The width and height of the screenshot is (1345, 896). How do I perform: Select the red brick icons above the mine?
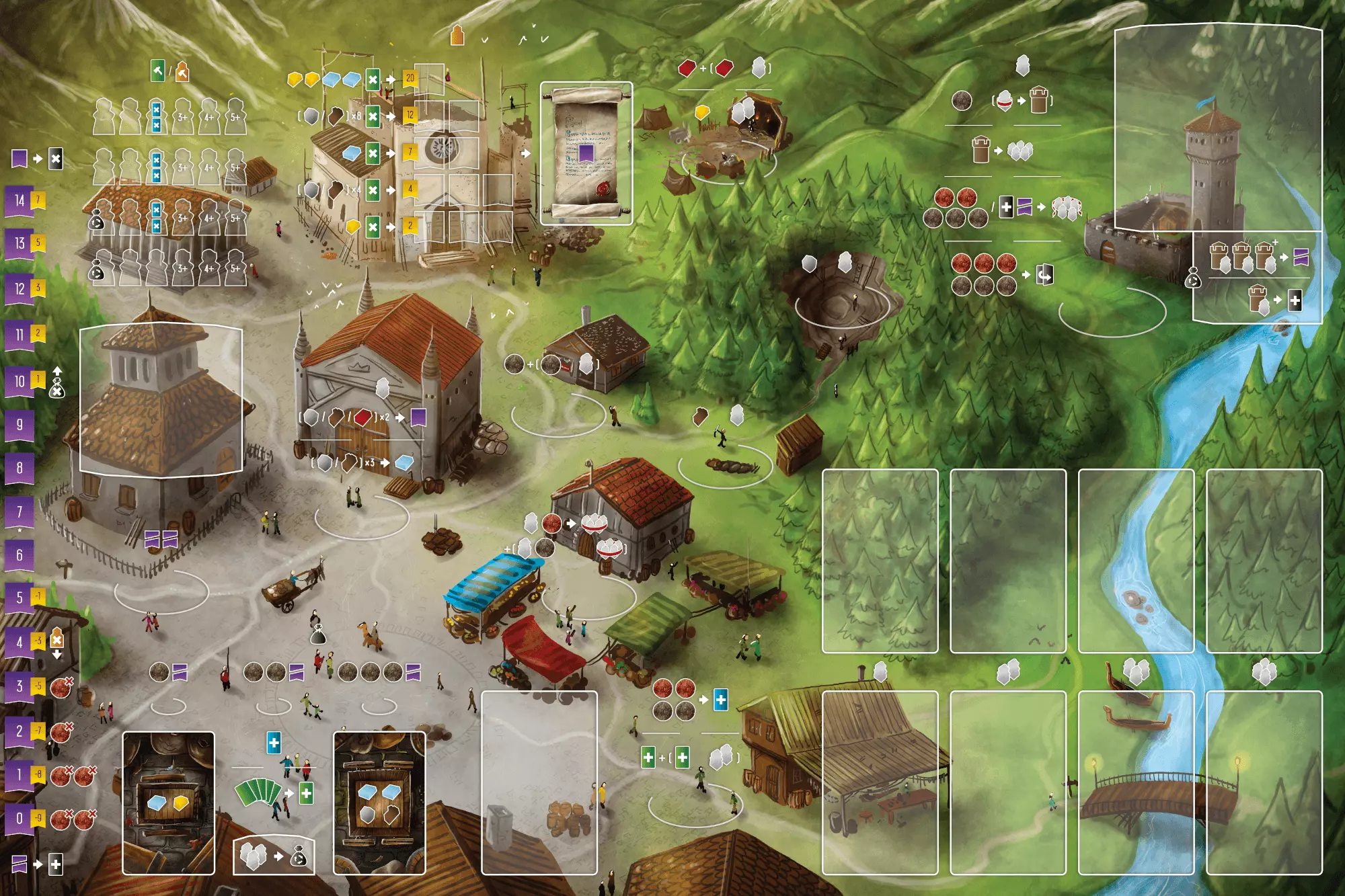coord(705,68)
